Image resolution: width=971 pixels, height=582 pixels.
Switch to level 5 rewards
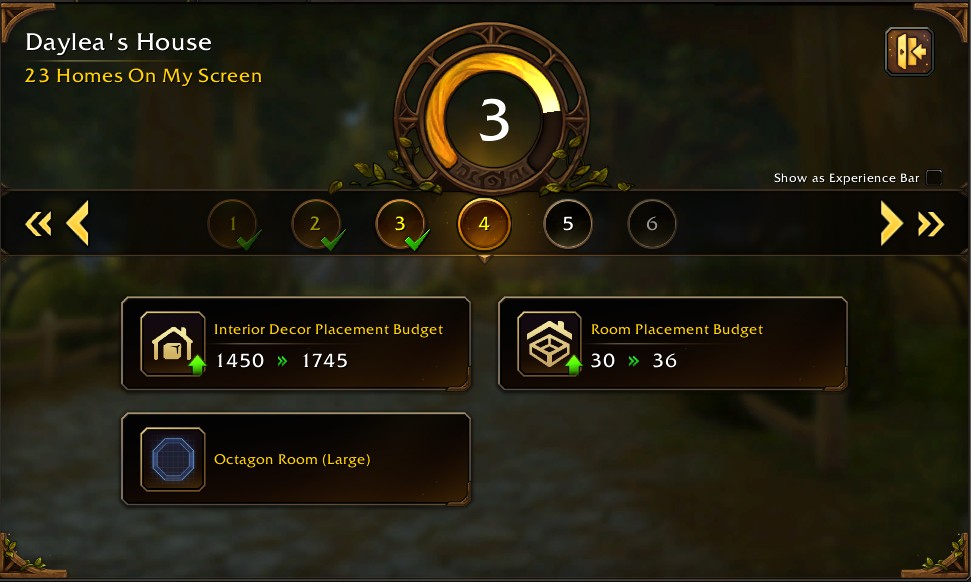pyautogui.click(x=568, y=224)
